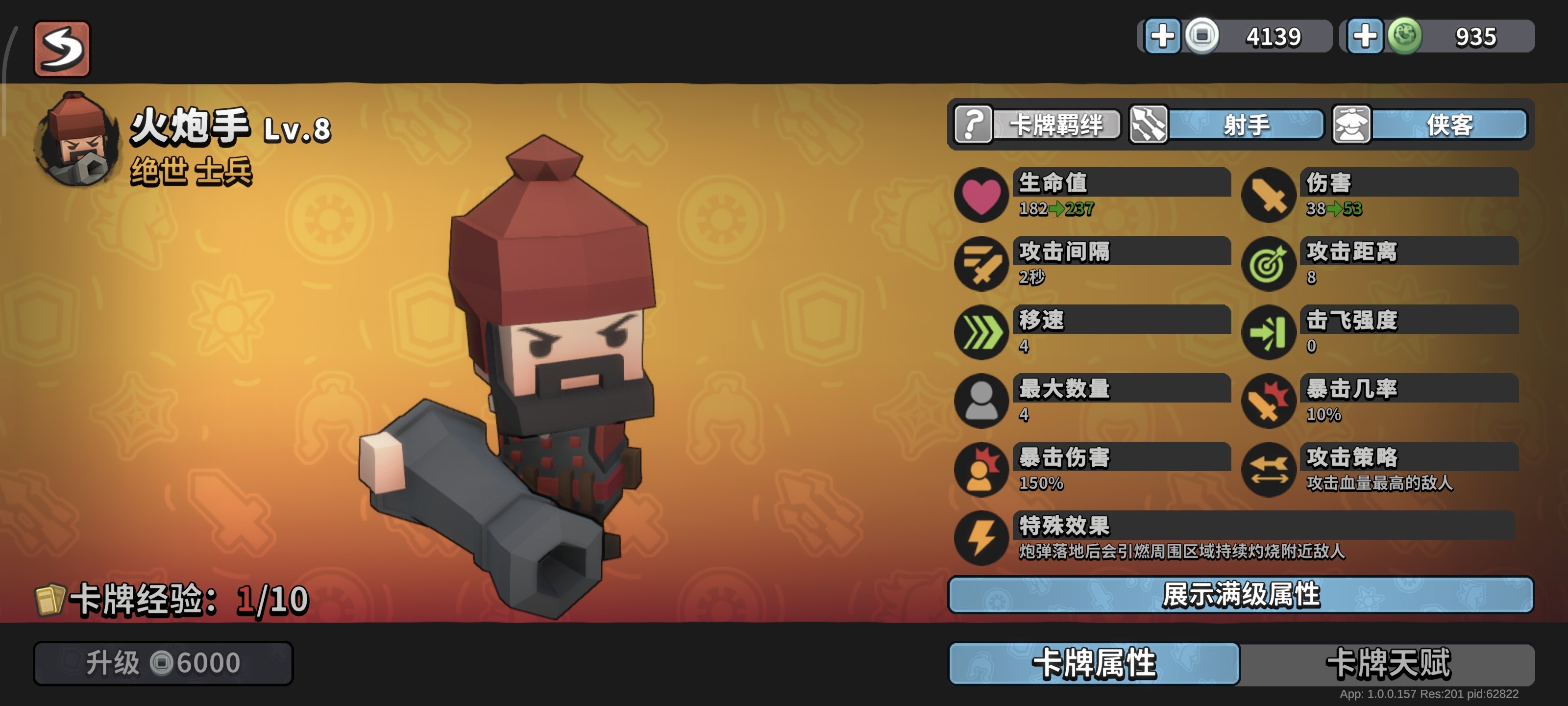This screenshot has width=1568, height=706.
Task: Open the 卡牌羁绊 help question mark
Action: click(x=973, y=125)
